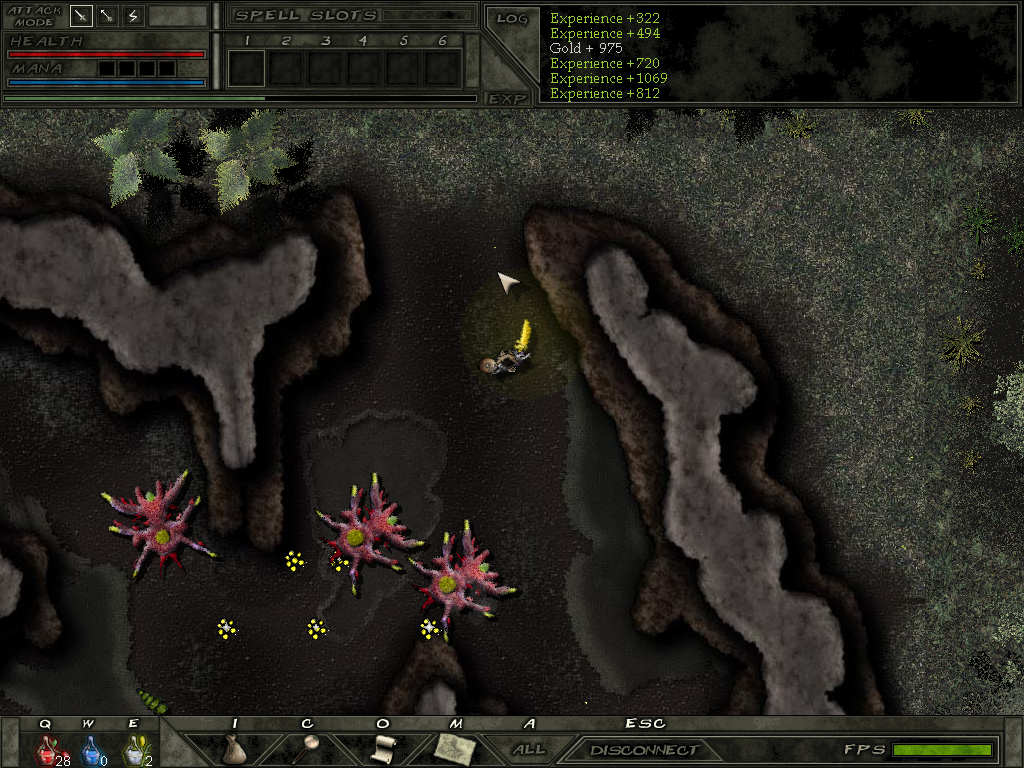
Task: Open the inventory bag
Action: (234, 749)
